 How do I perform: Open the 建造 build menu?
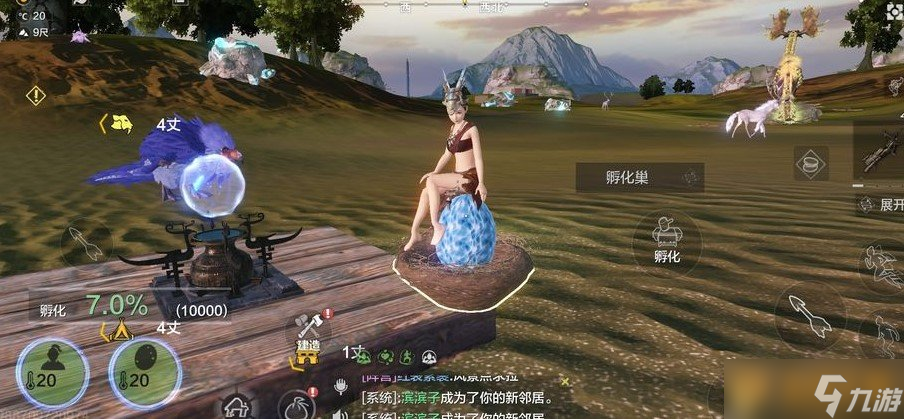click(x=309, y=331)
